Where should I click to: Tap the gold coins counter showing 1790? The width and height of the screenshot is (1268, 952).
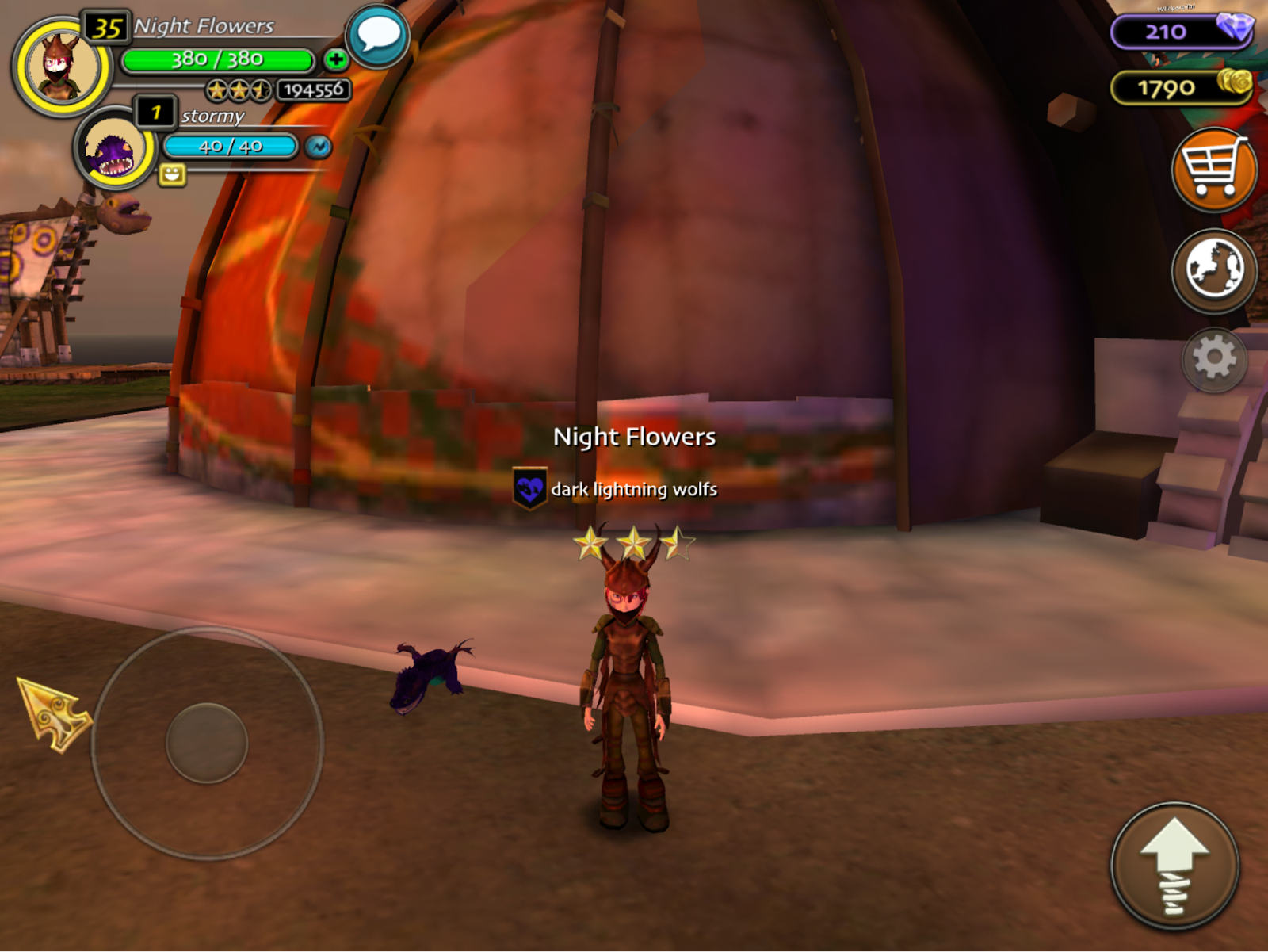(1181, 87)
